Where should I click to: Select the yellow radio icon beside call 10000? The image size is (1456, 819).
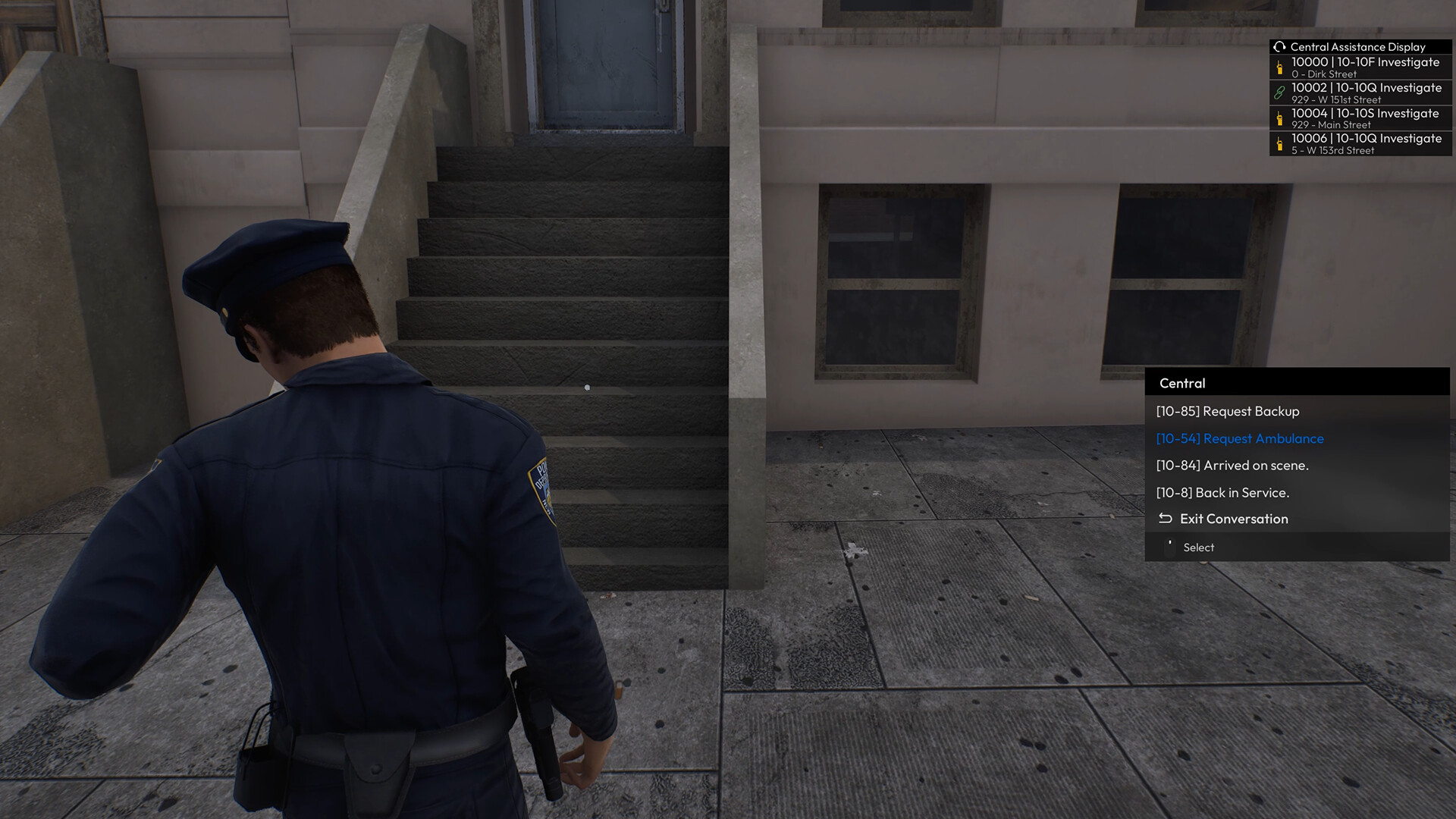click(1279, 68)
